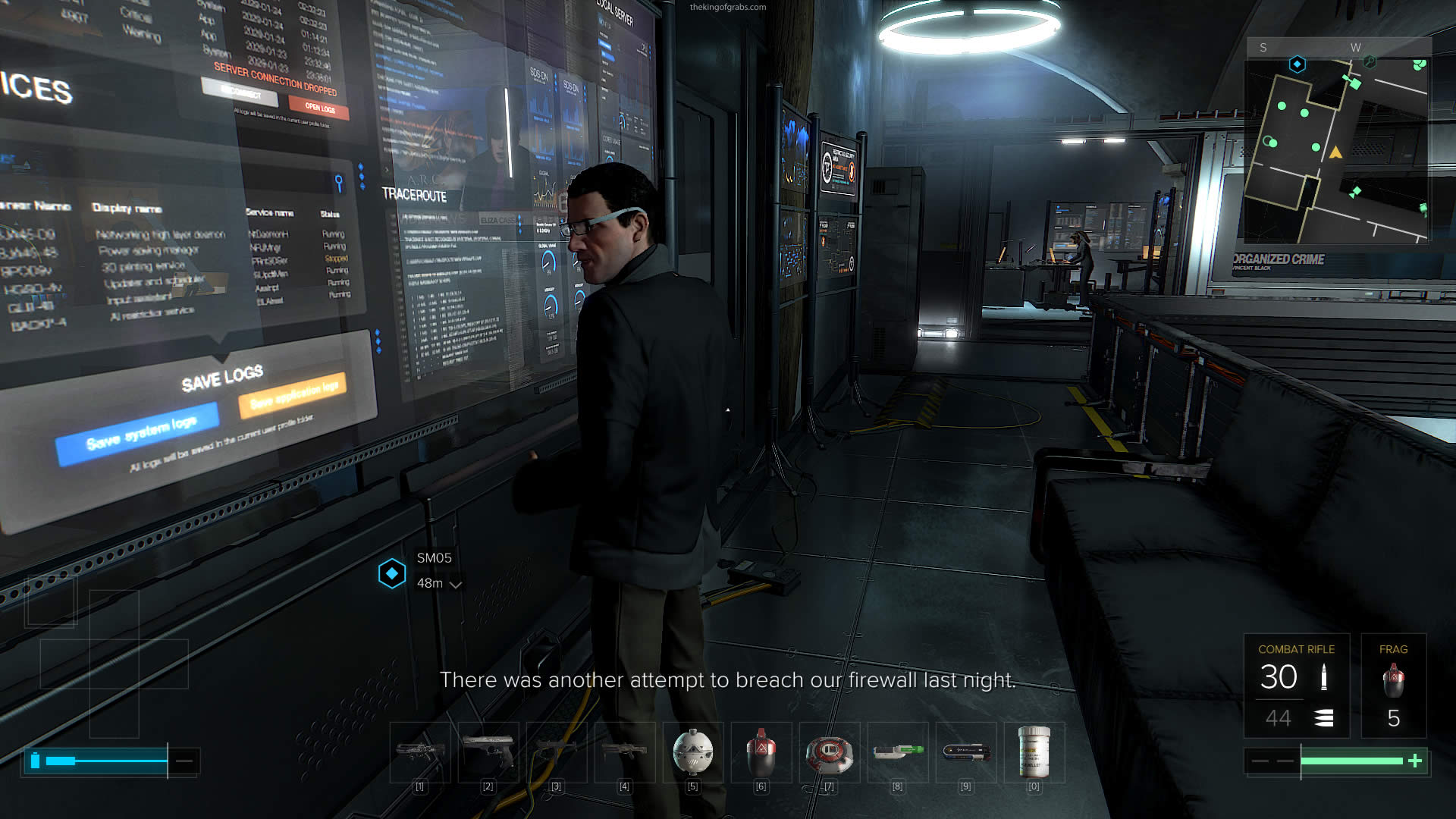The height and width of the screenshot is (819, 1456).
Task: Select the round red mine slot
Action: (829, 753)
